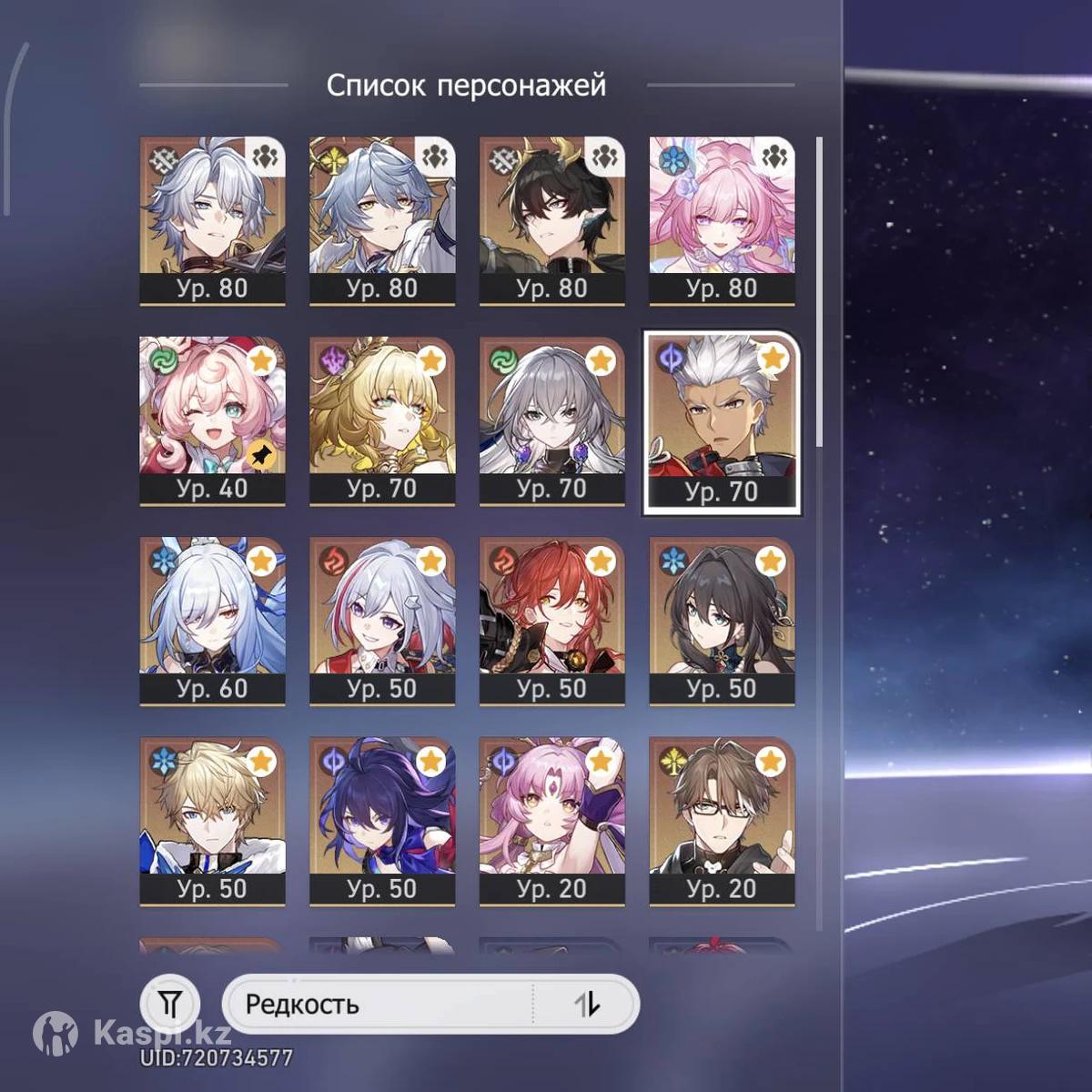The image size is (1092, 1092).
Task: Select the black-haired level 50 female character
Action: (721, 621)
